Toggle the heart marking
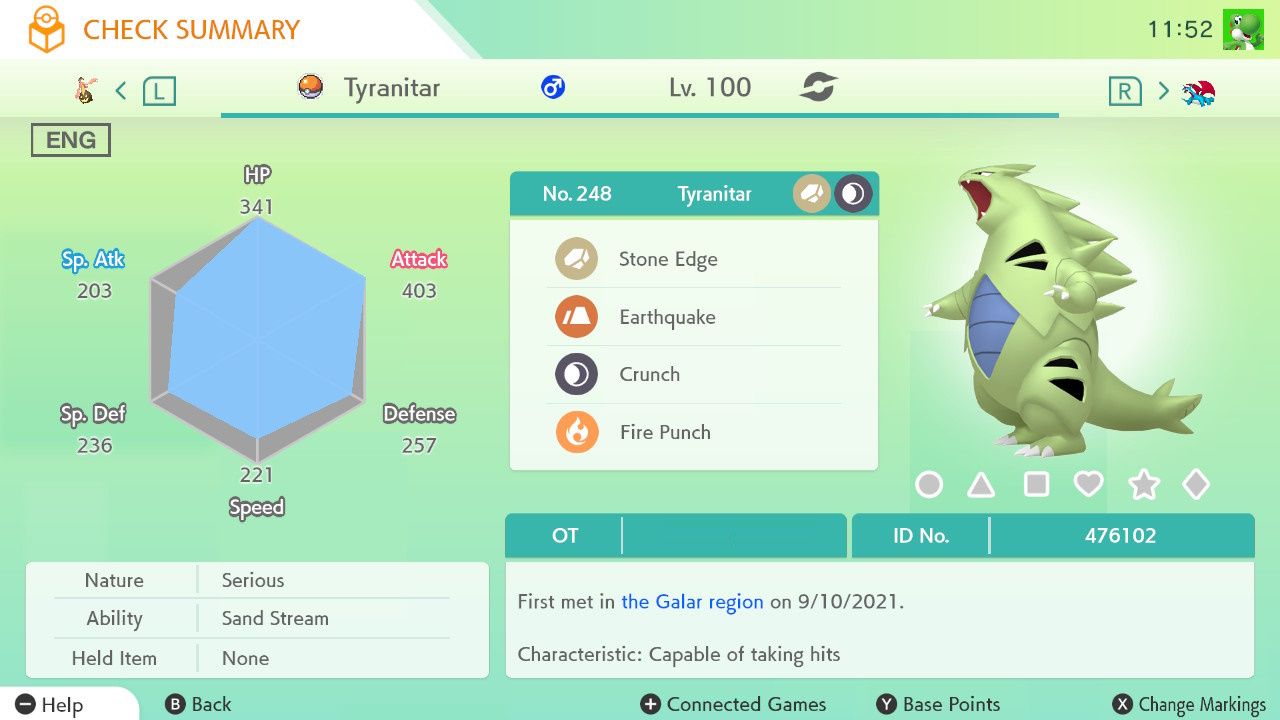This screenshot has height=720, width=1280. tap(1088, 485)
